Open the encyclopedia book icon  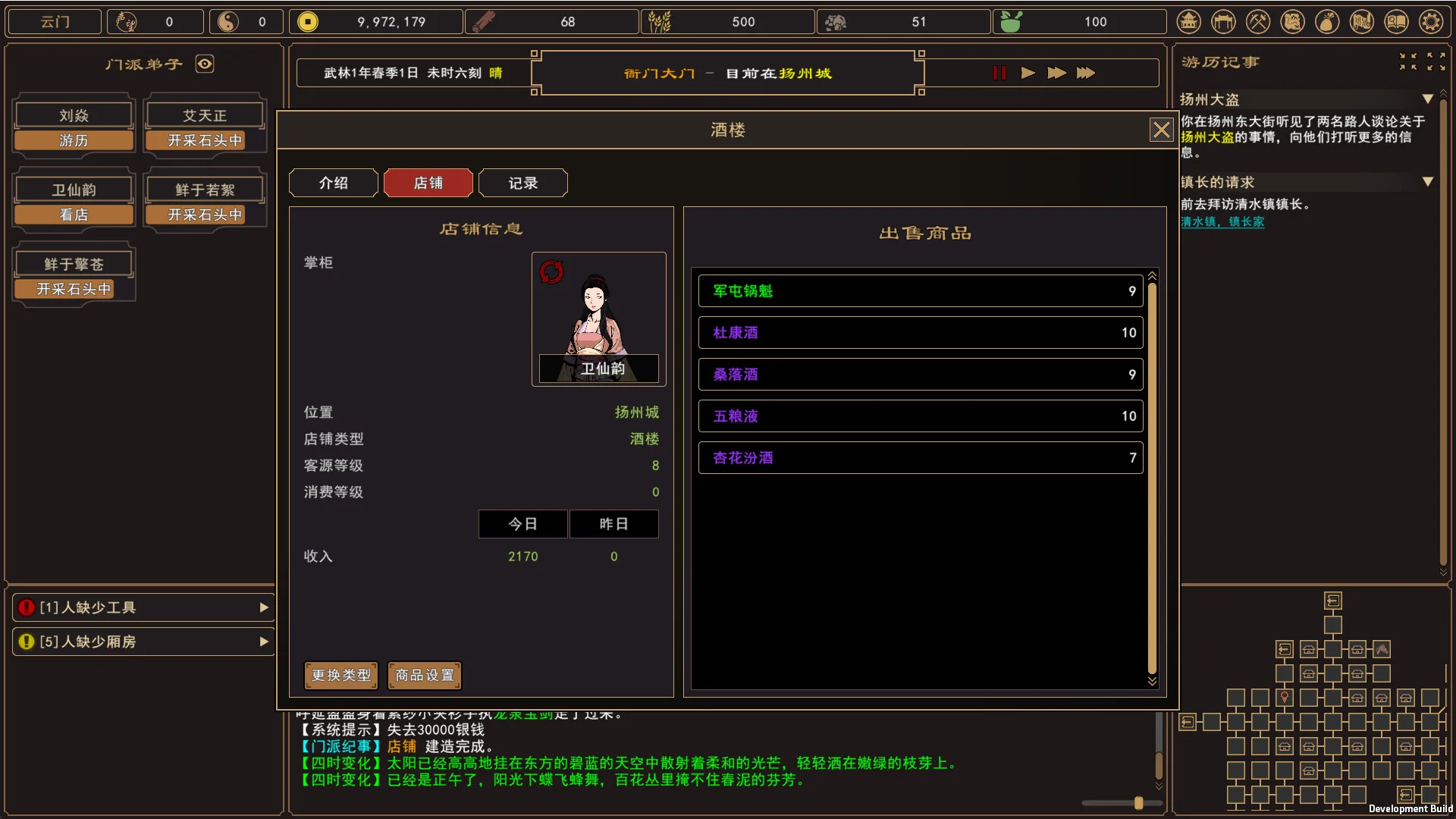tap(1396, 21)
